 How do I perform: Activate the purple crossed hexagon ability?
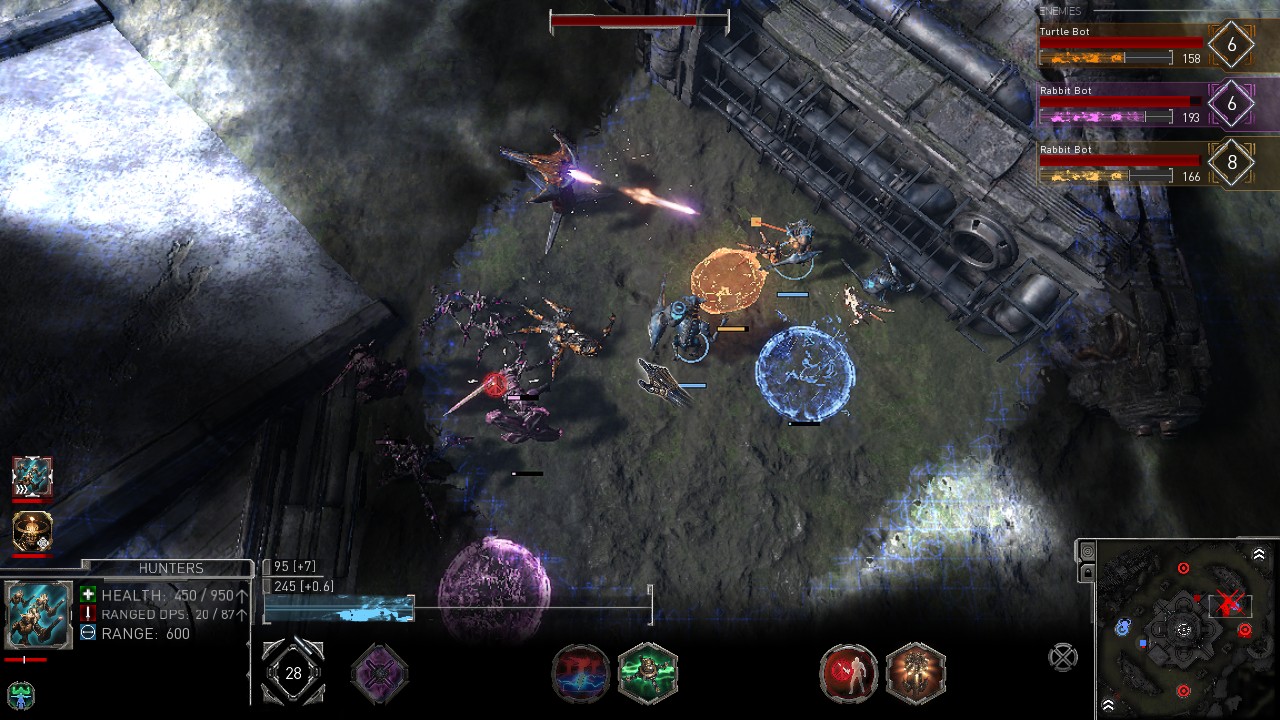click(380, 673)
